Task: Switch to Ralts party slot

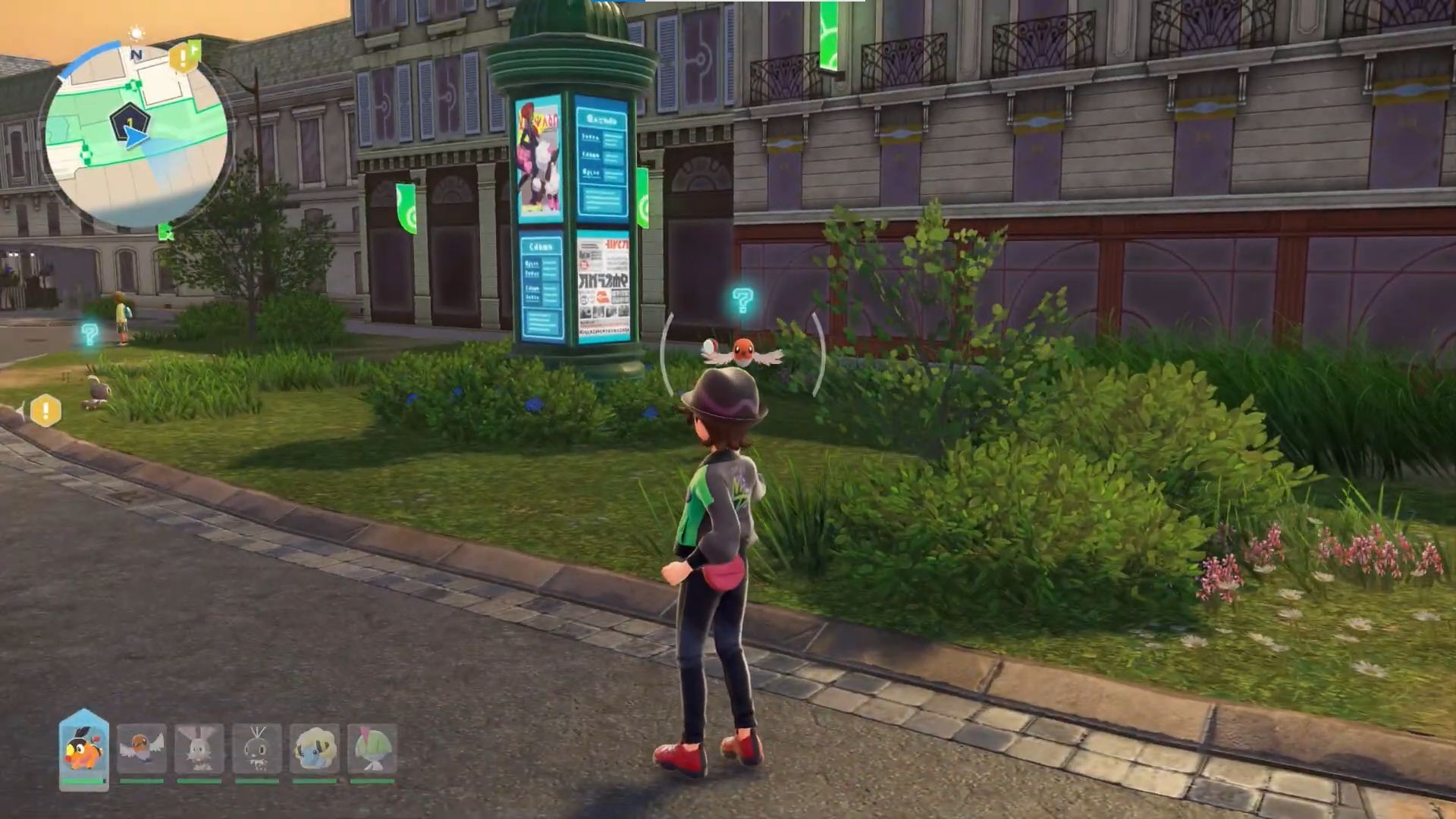Action: tap(372, 748)
